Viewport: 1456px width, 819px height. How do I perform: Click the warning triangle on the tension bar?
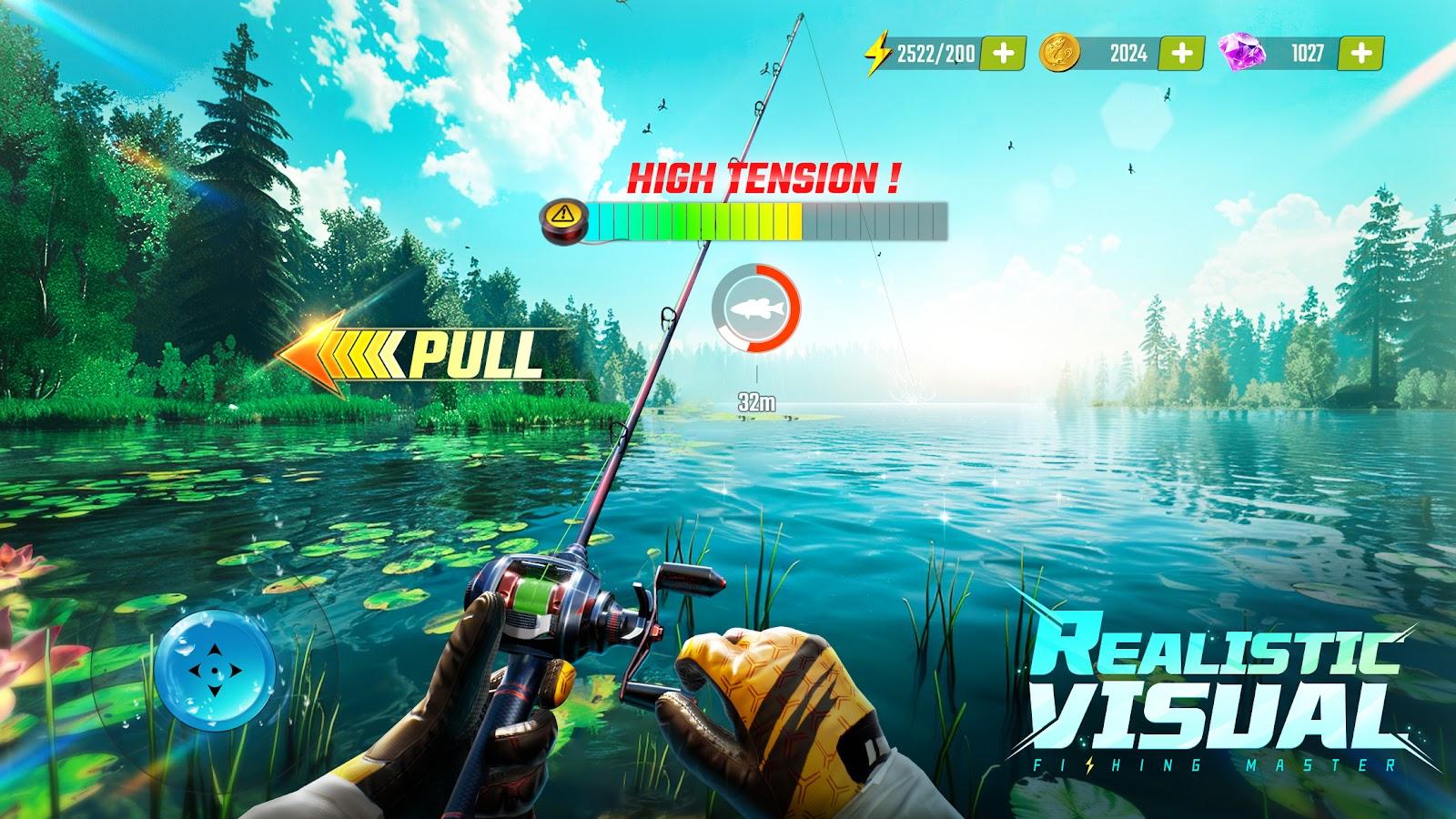[x=565, y=216]
